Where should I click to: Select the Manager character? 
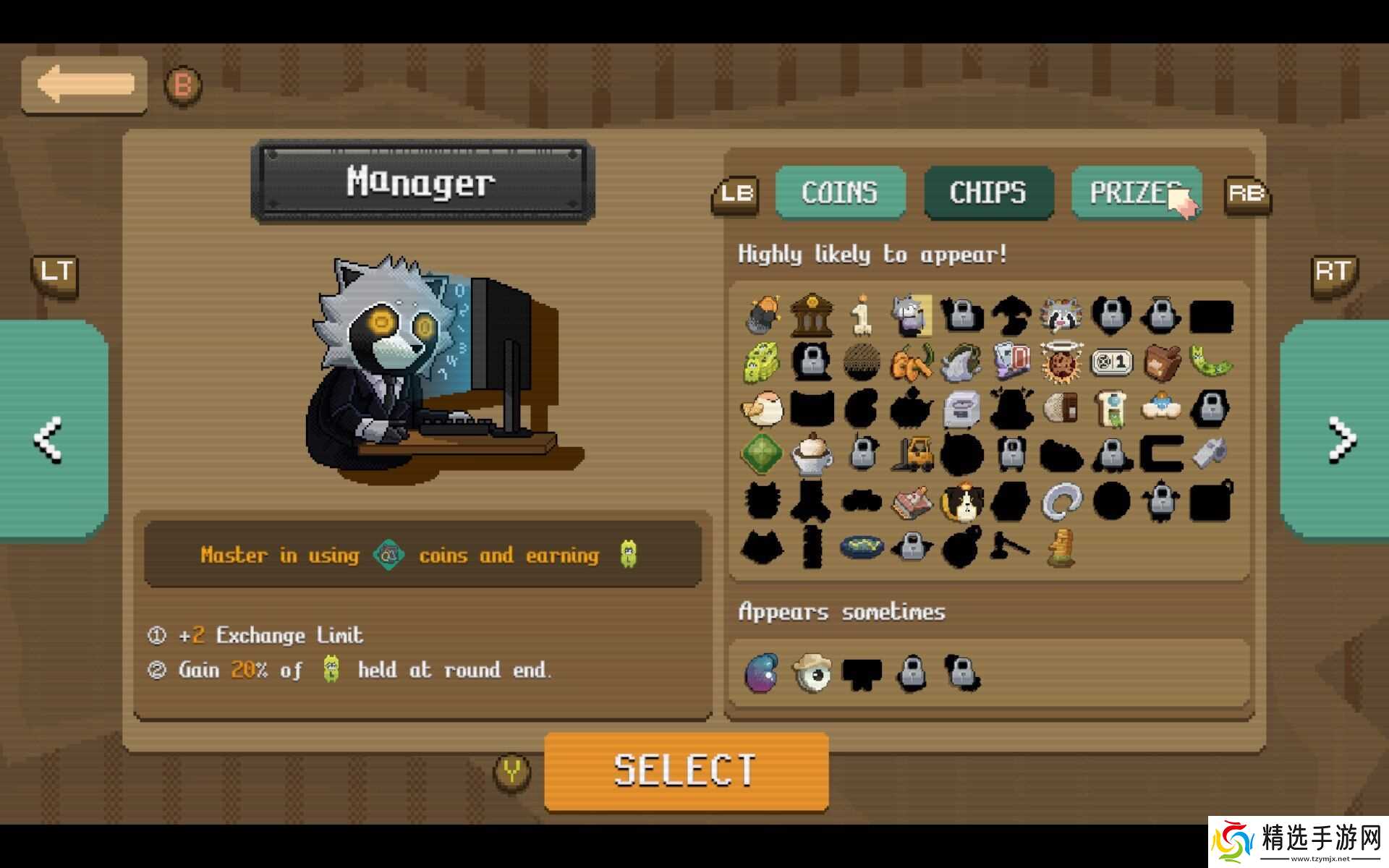[x=686, y=770]
